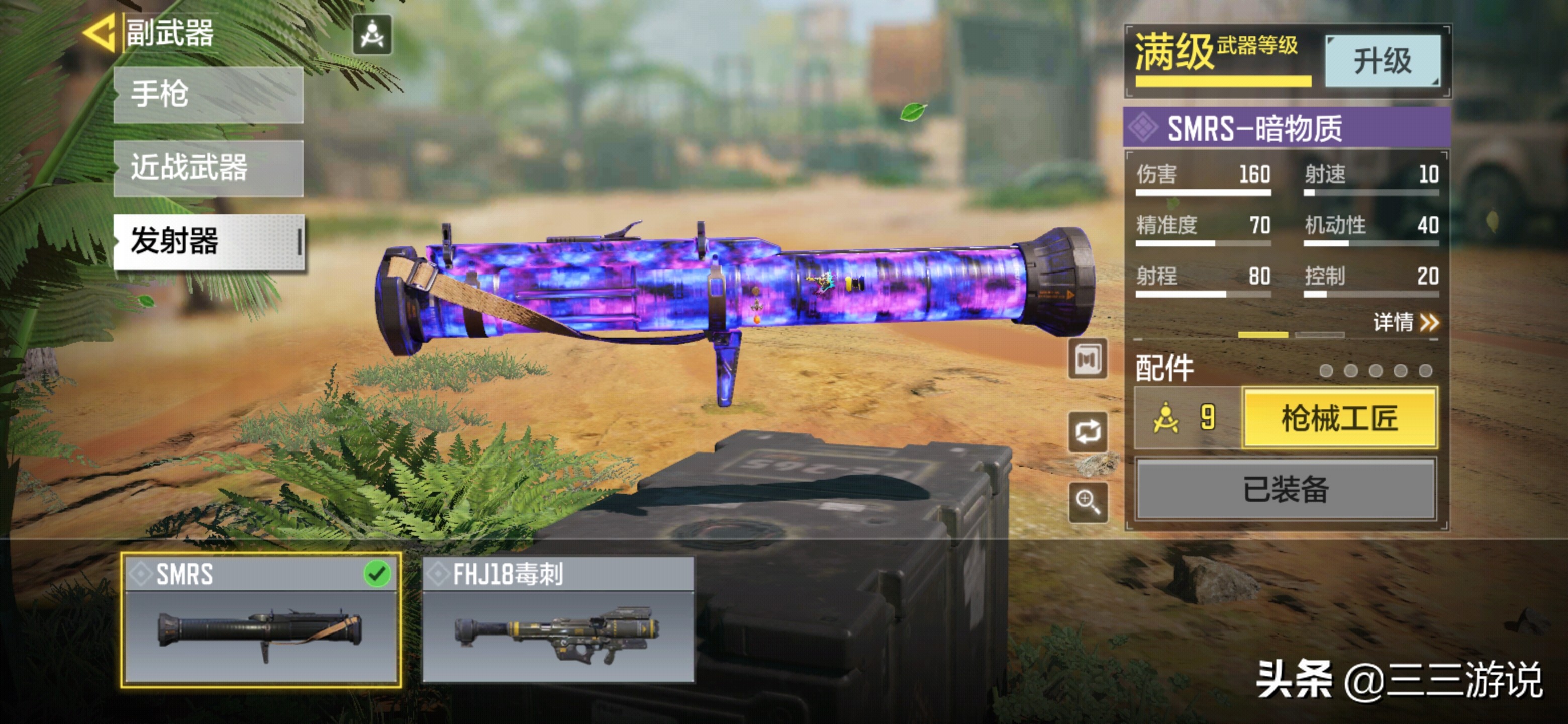Open the 枪械工匠 gunsmith
The height and width of the screenshot is (724, 1568).
click(x=1339, y=418)
